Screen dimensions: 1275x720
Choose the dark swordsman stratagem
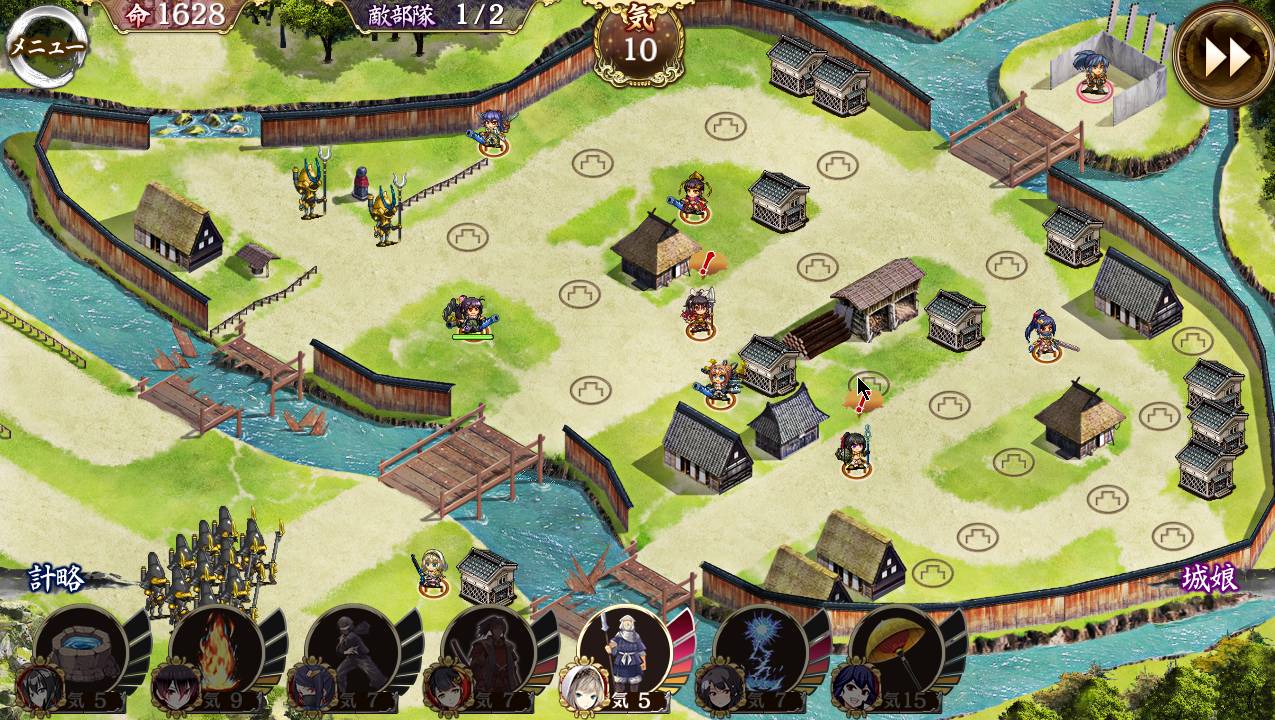[x=490, y=651]
